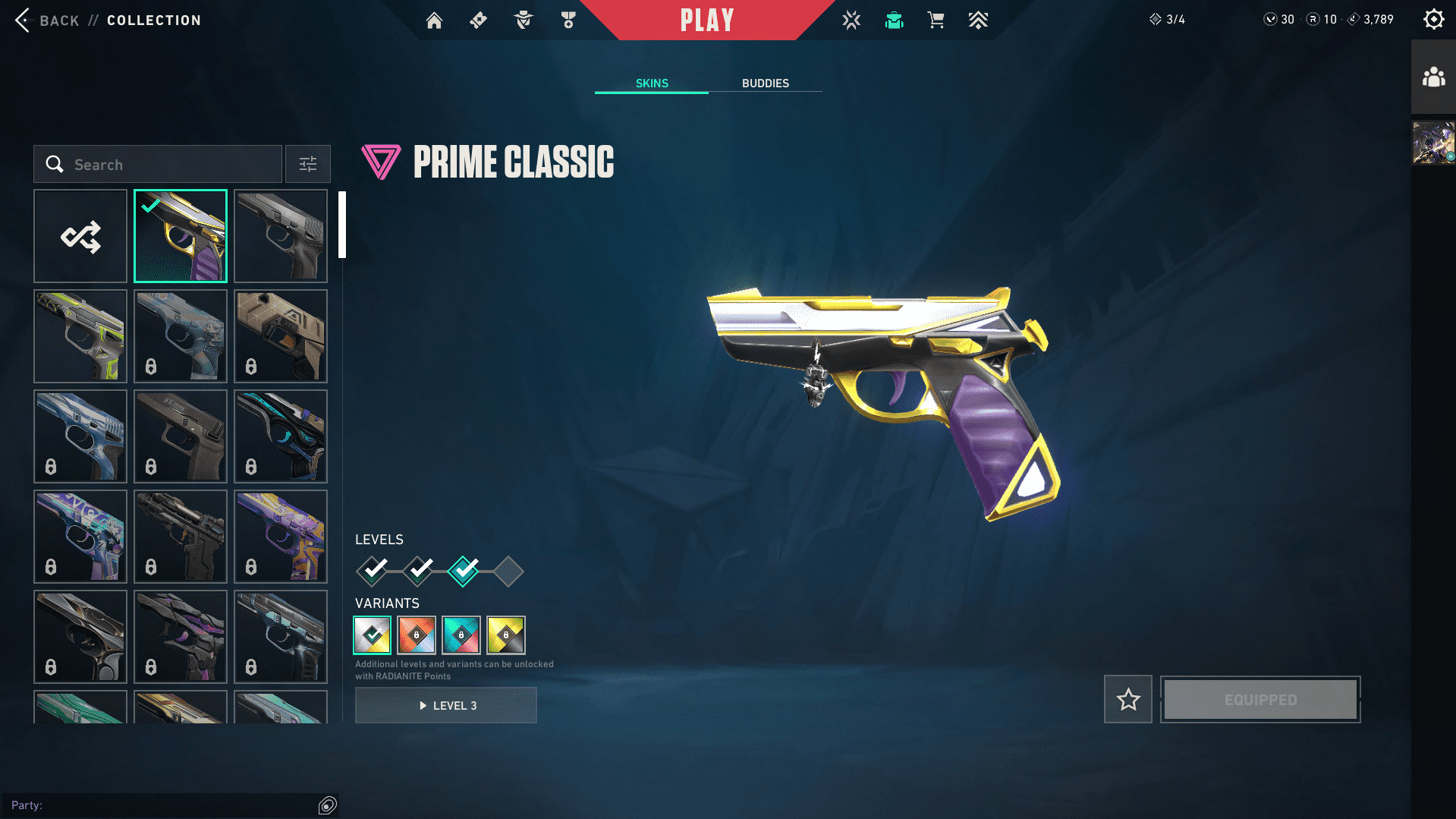Choose the teal and pink variant swatch
Viewport: 1456px width, 819px height.
461,635
